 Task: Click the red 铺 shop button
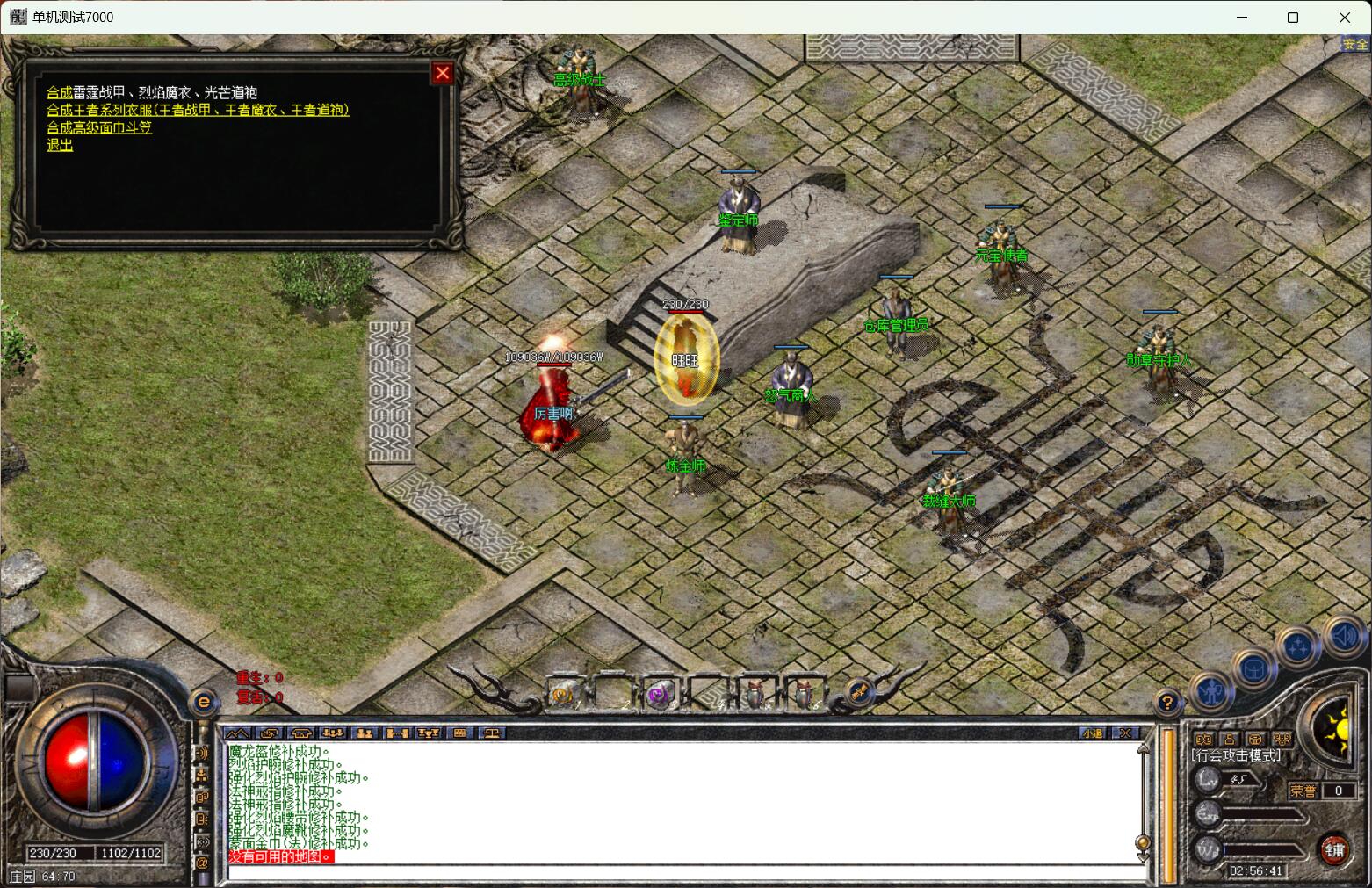(x=1335, y=849)
